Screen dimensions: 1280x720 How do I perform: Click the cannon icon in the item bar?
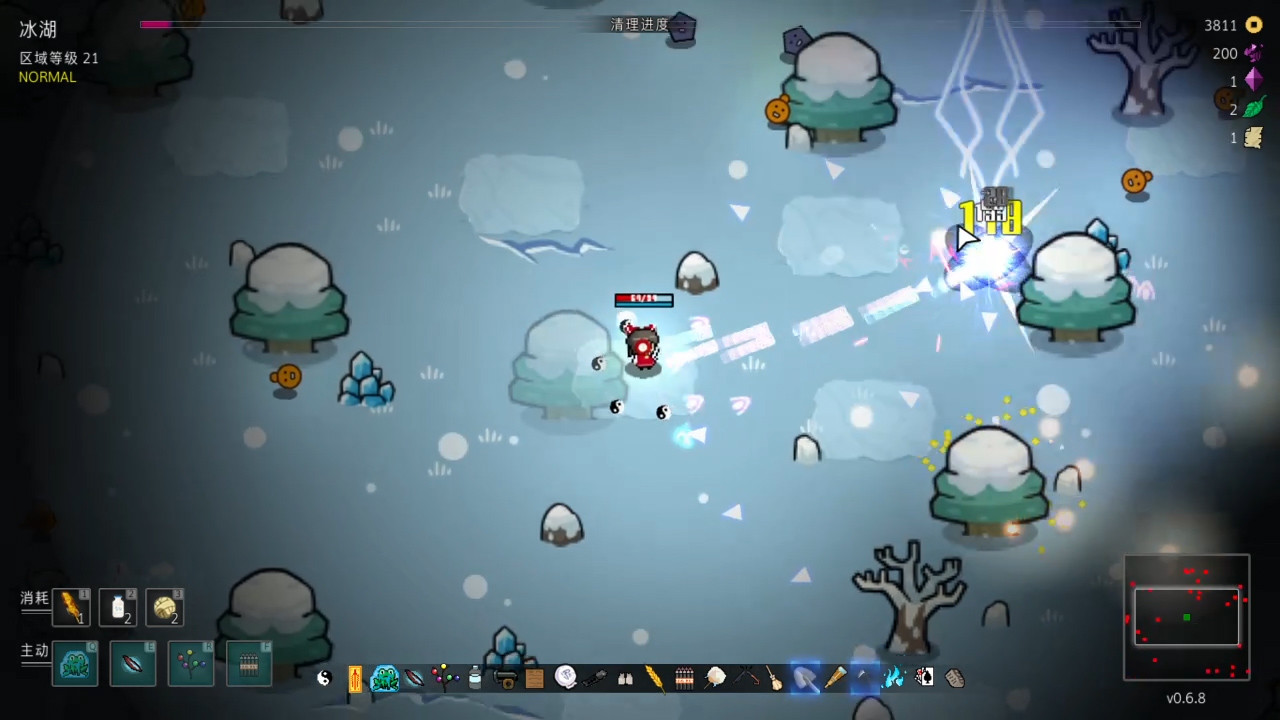(x=504, y=678)
